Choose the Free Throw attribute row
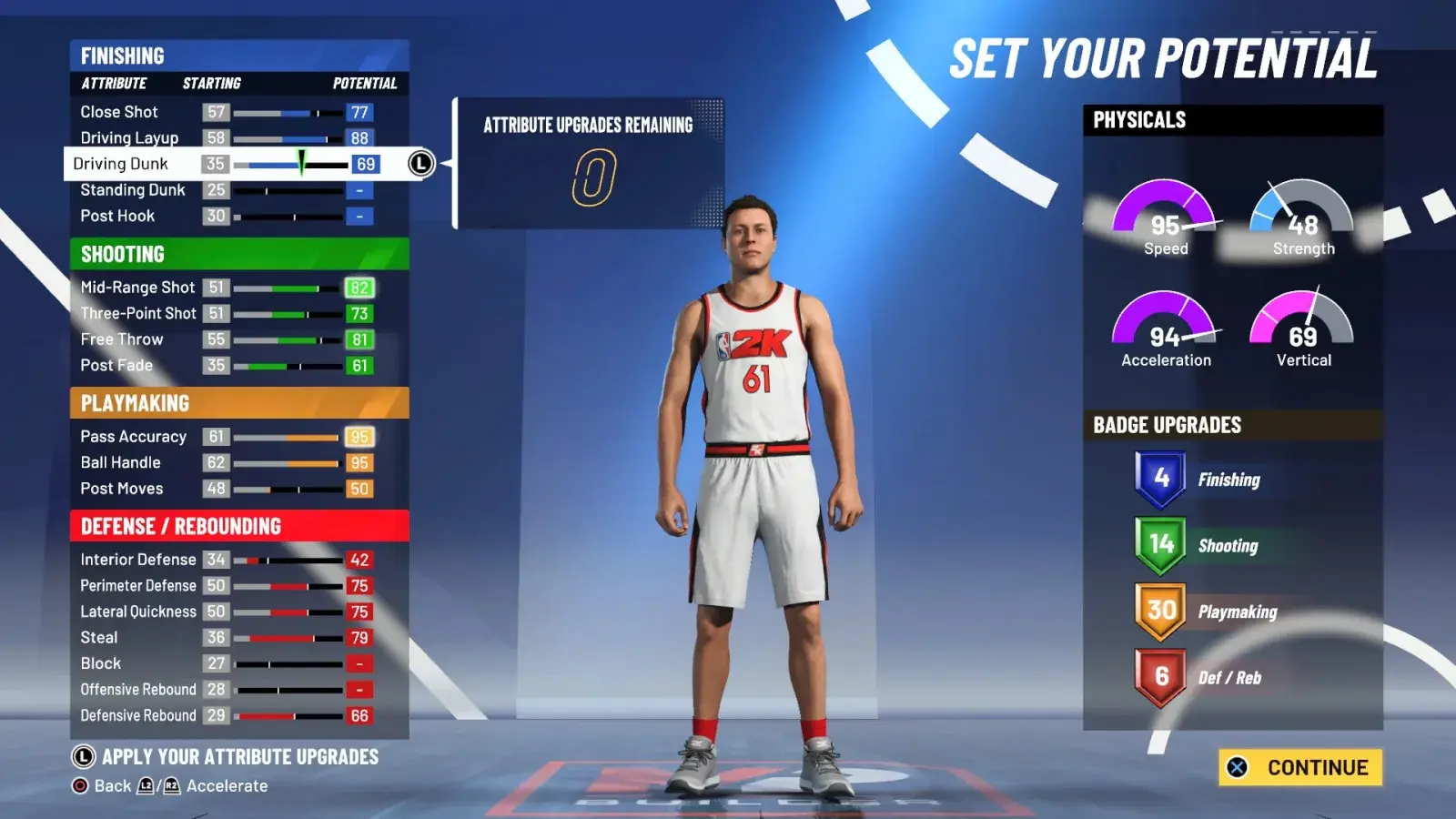Viewport: 1456px width, 819px height. (x=227, y=339)
